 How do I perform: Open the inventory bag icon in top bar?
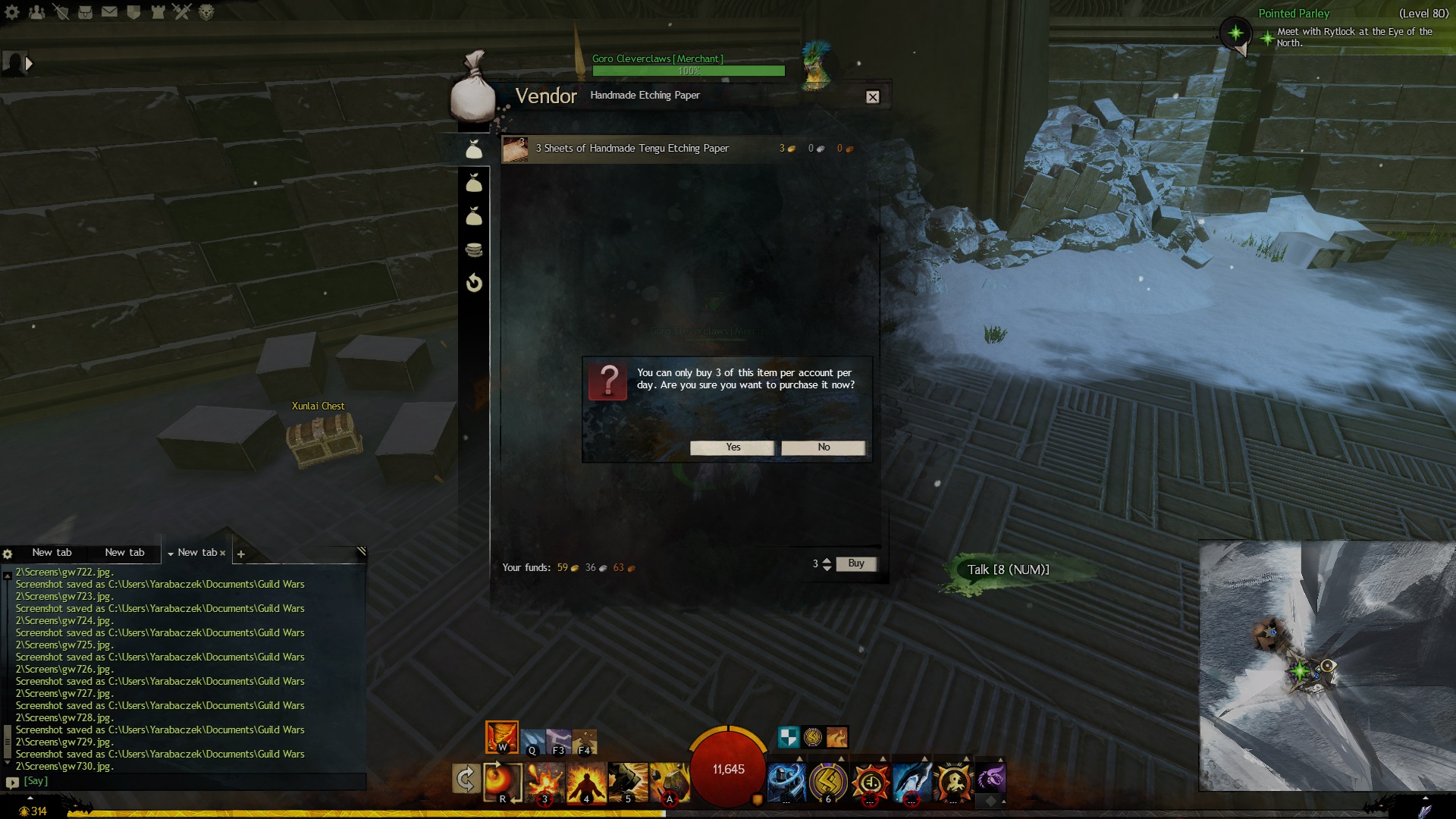click(x=85, y=12)
